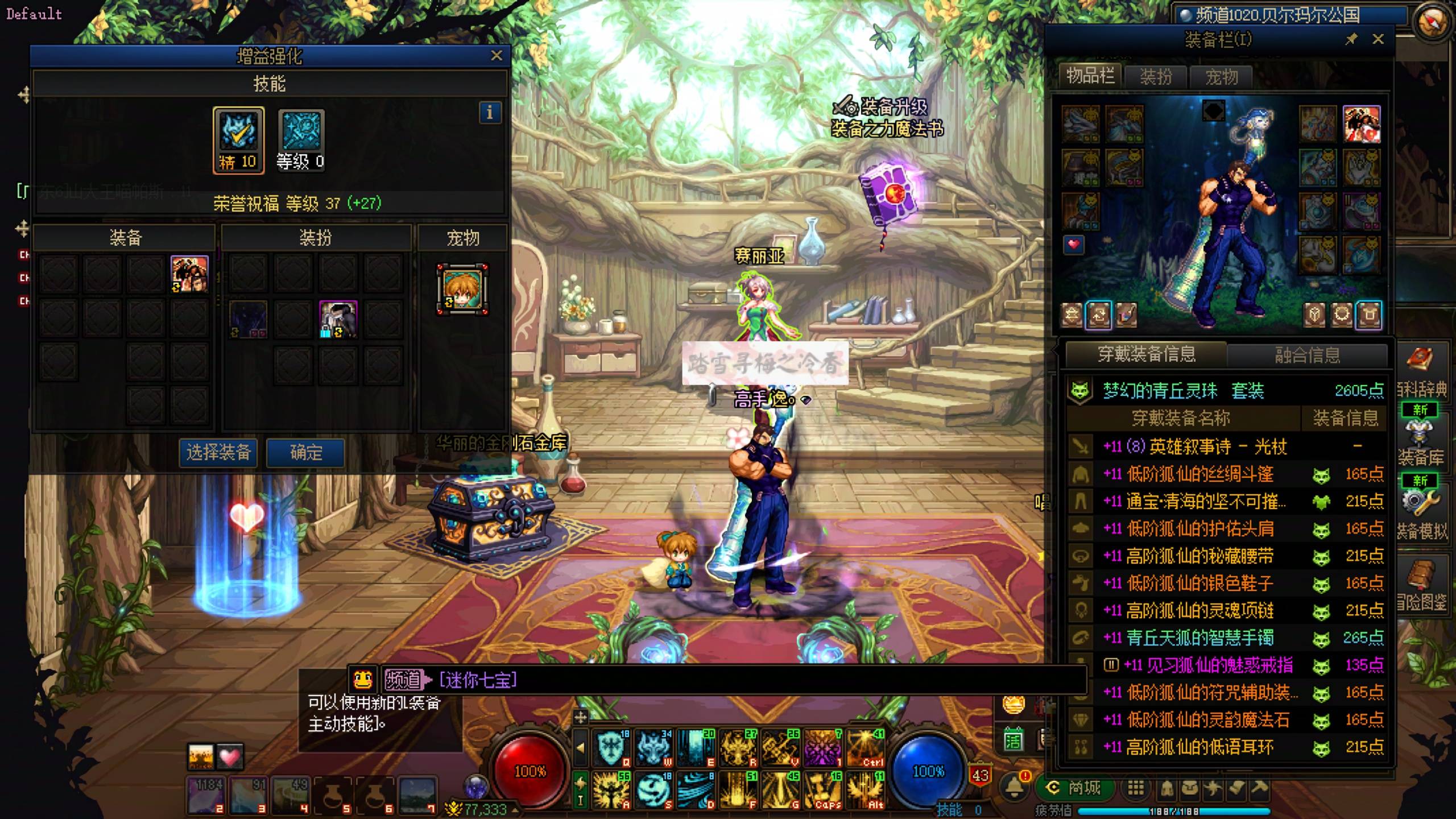Close the 增益强化 window
The width and height of the screenshot is (1456, 819).
pos(496,56)
